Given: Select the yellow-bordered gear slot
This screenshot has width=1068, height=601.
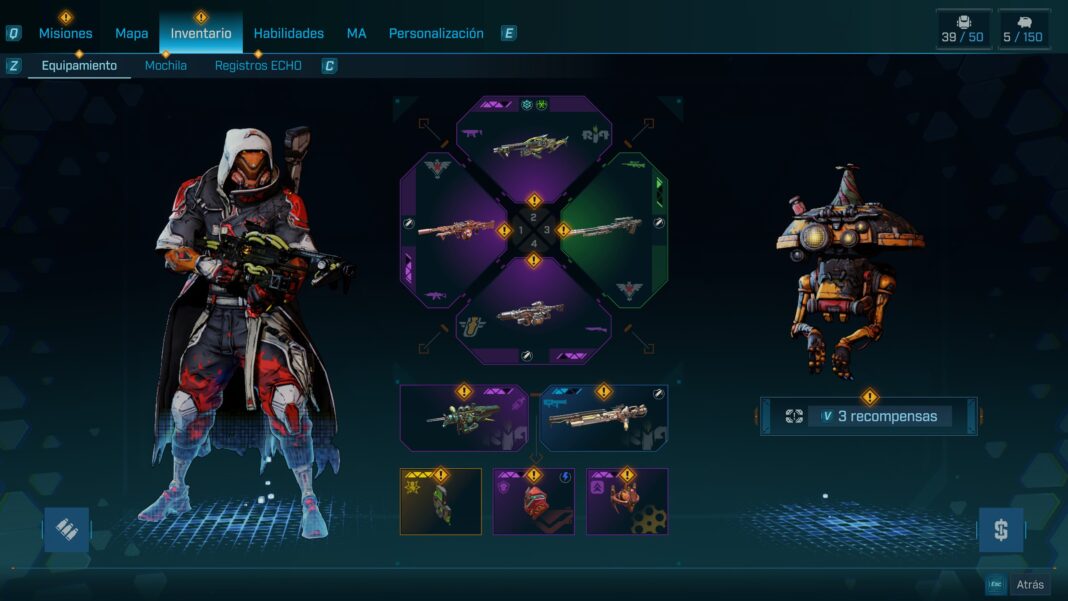Looking at the screenshot, I should pyautogui.click(x=441, y=501).
